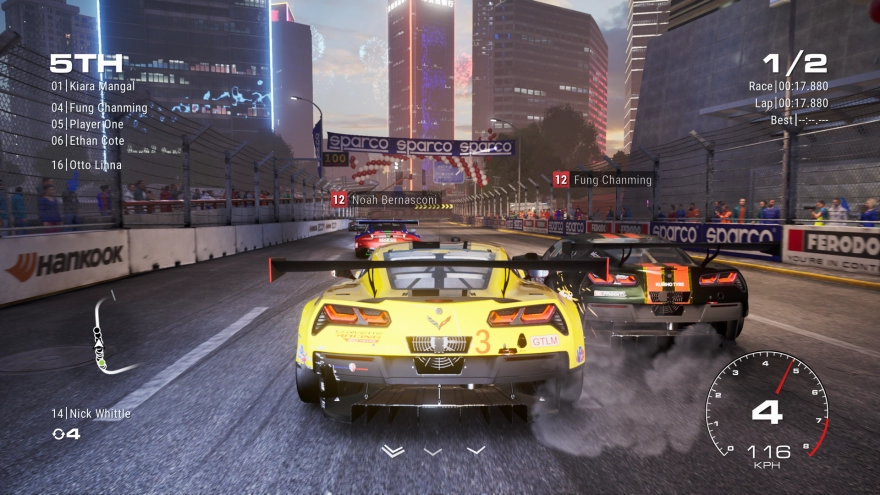Select Kiara Mangal in the standings list
880x495 pixels.
click(x=92, y=87)
